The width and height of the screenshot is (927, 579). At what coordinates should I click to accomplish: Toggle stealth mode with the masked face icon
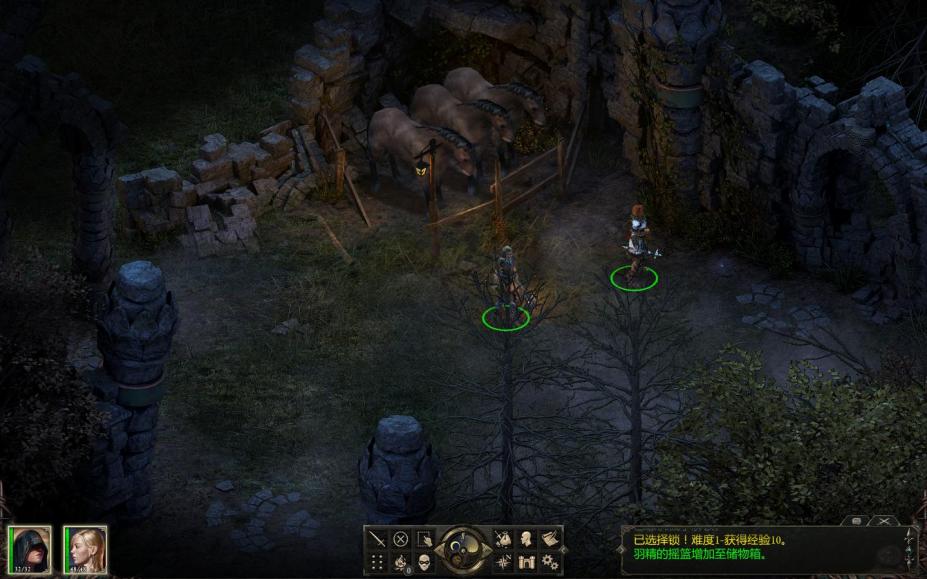(x=424, y=561)
